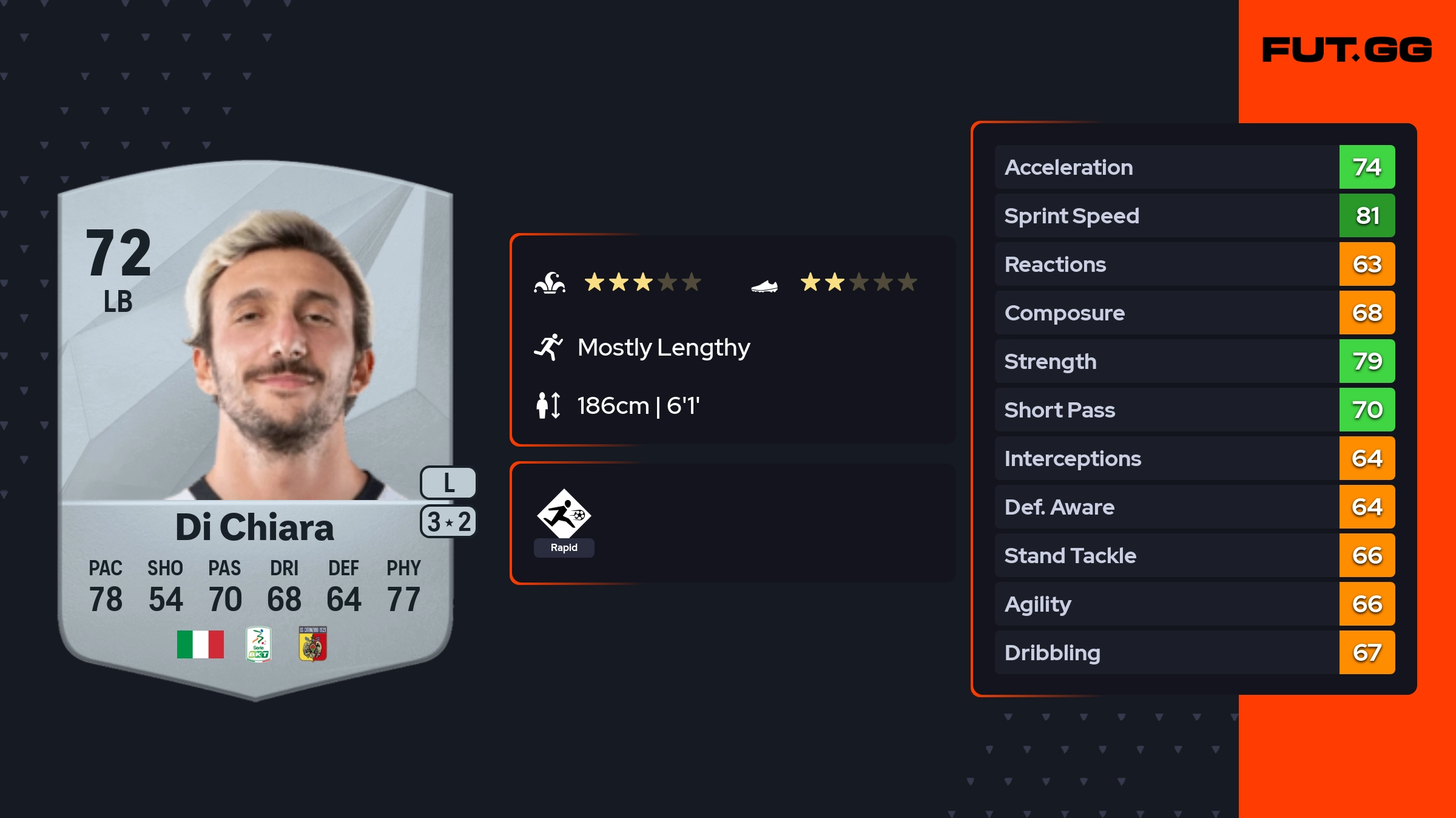The height and width of the screenshot is (818, 1456).
Task: Click the Interceptions stat row
Action: (1194, 458)
